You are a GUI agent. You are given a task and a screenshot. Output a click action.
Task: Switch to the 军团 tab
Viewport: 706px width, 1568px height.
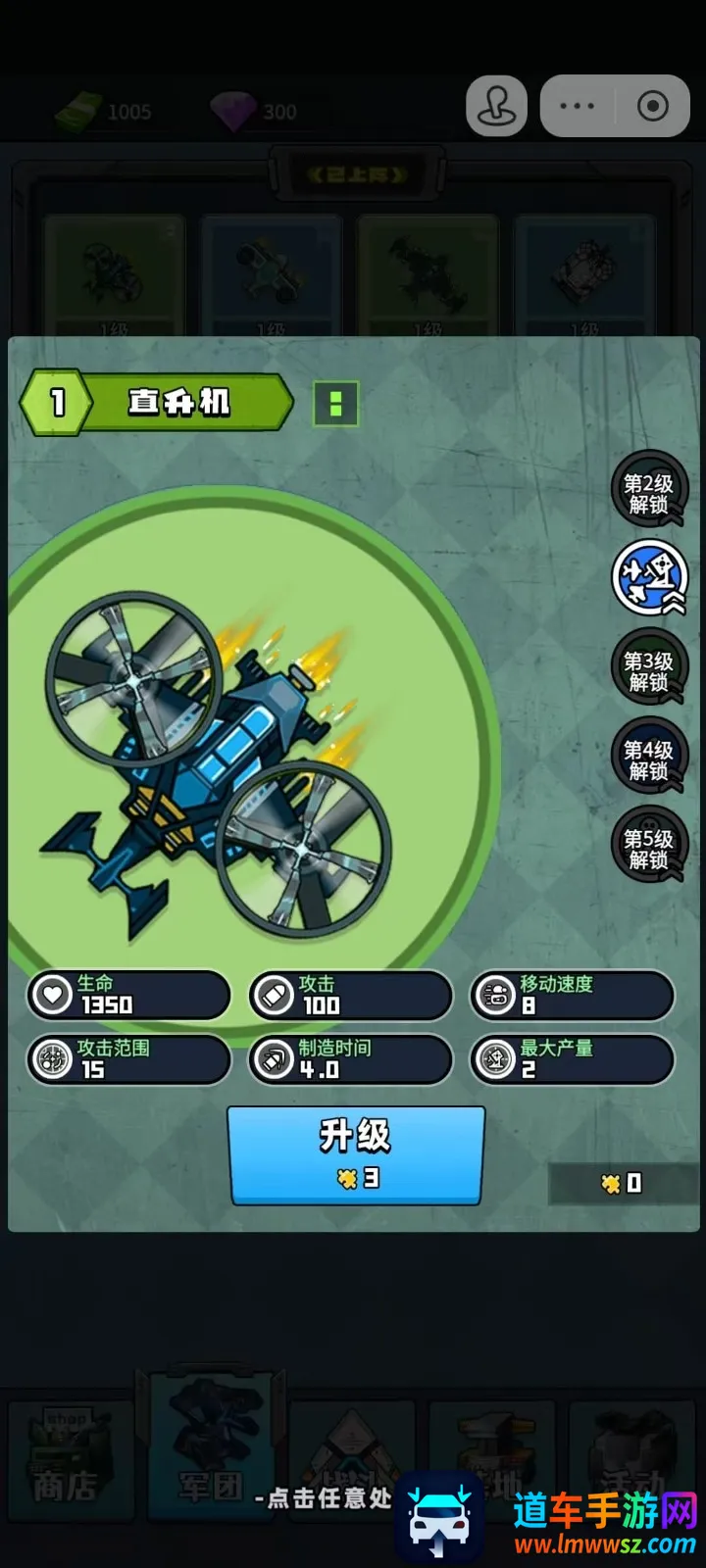click(210, 1460)
